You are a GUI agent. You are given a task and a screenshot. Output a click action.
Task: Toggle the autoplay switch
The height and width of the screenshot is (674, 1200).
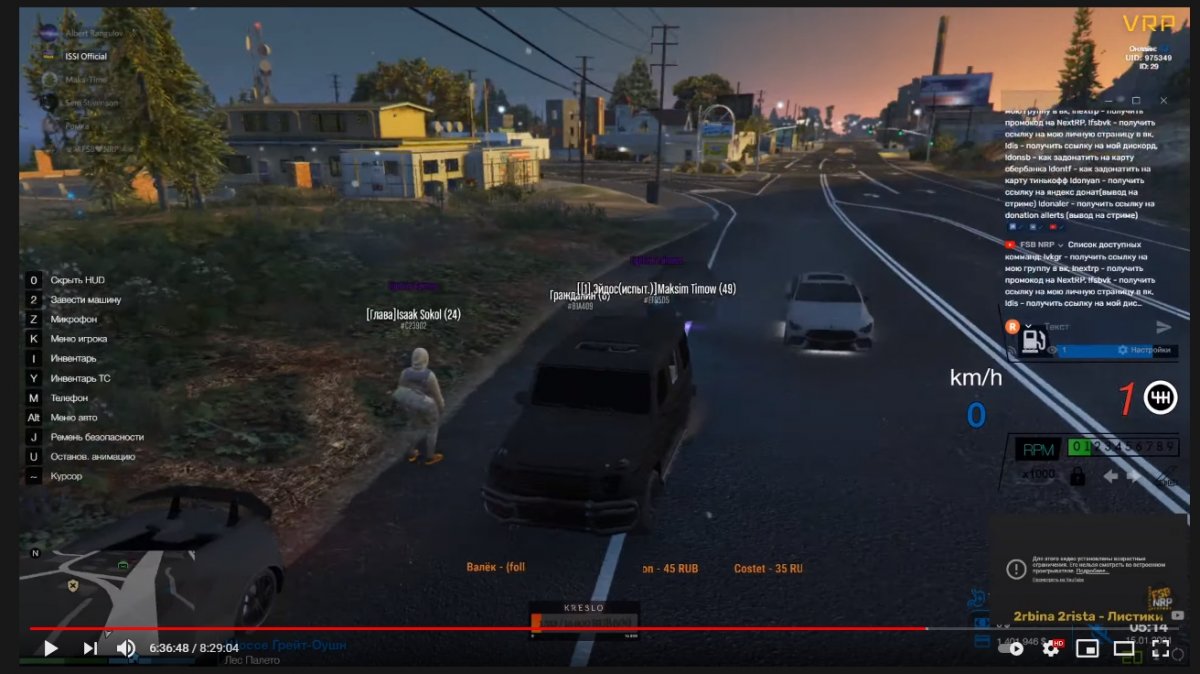tap(1012, 648)
